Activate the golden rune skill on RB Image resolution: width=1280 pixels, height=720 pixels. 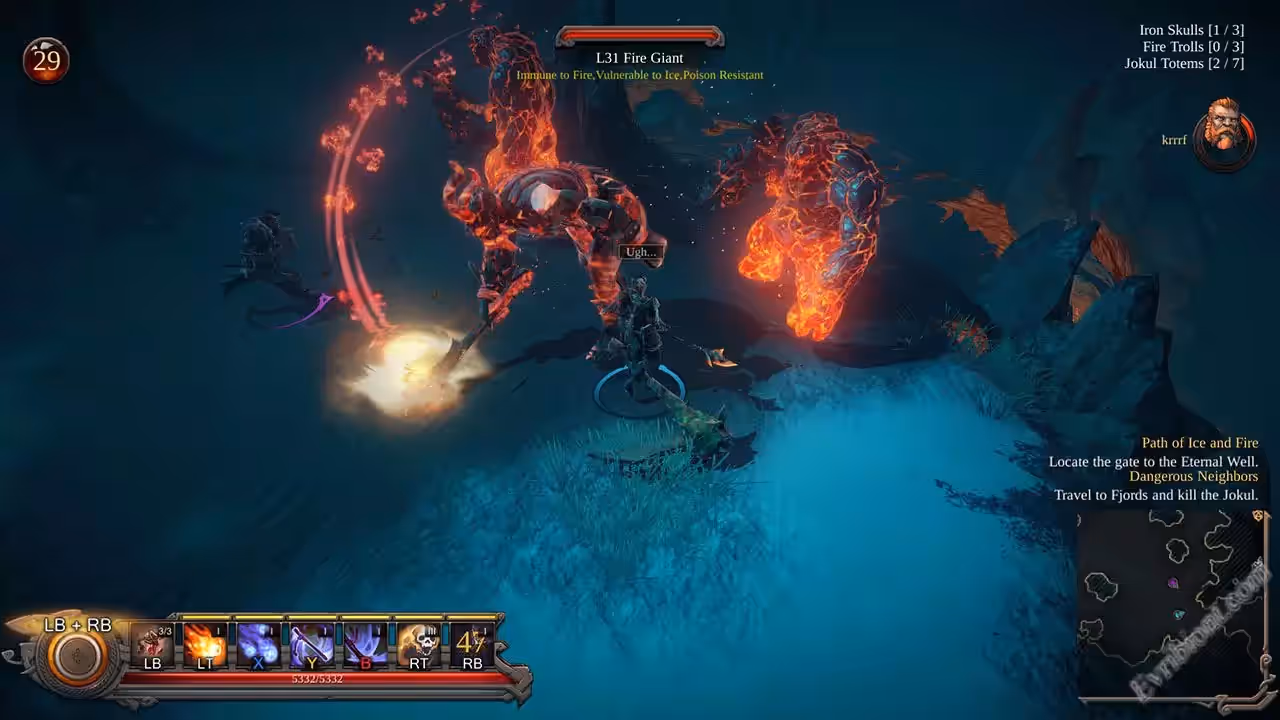coord(470,645)
